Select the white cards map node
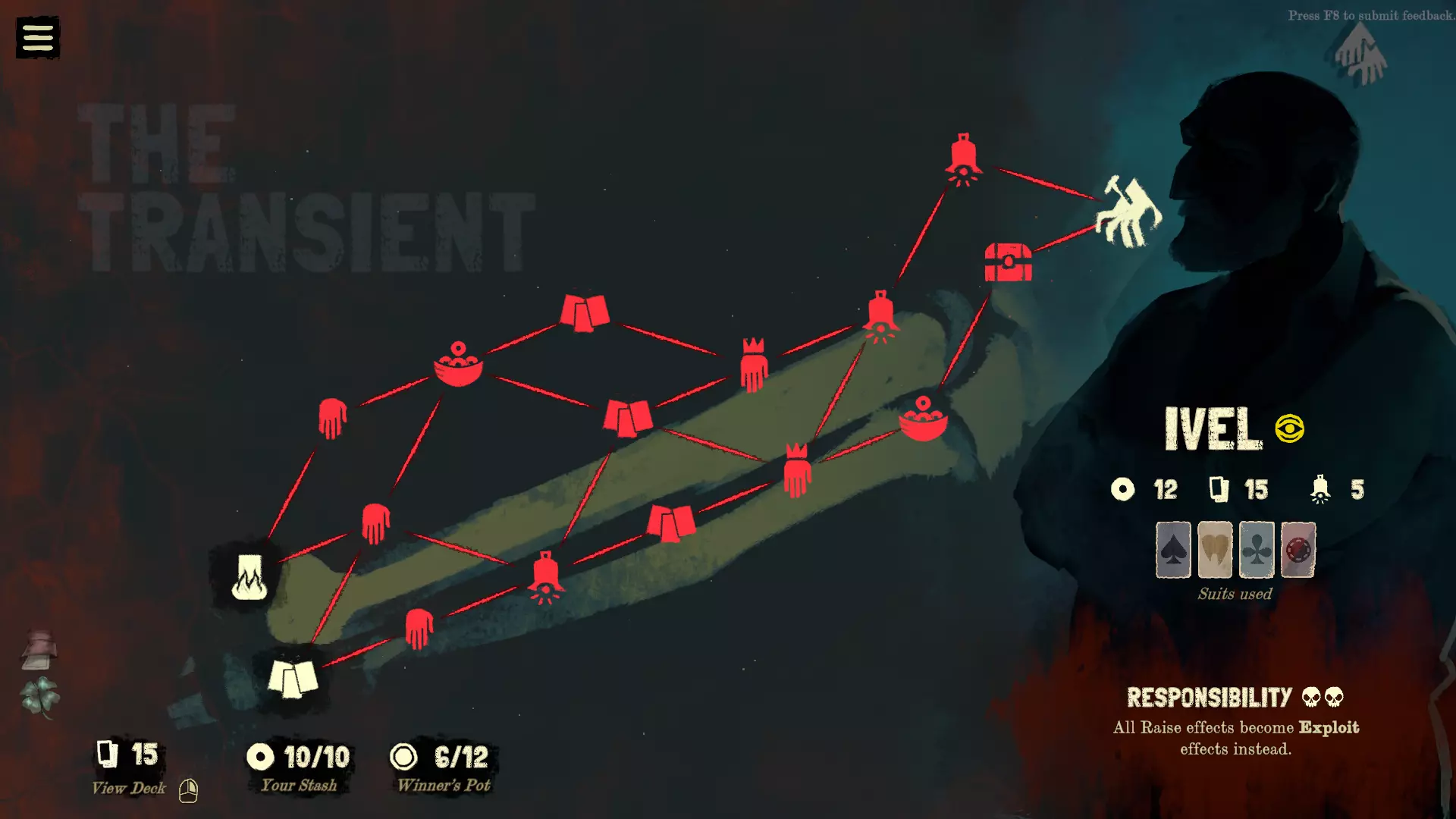 click(x=293, y=677)
